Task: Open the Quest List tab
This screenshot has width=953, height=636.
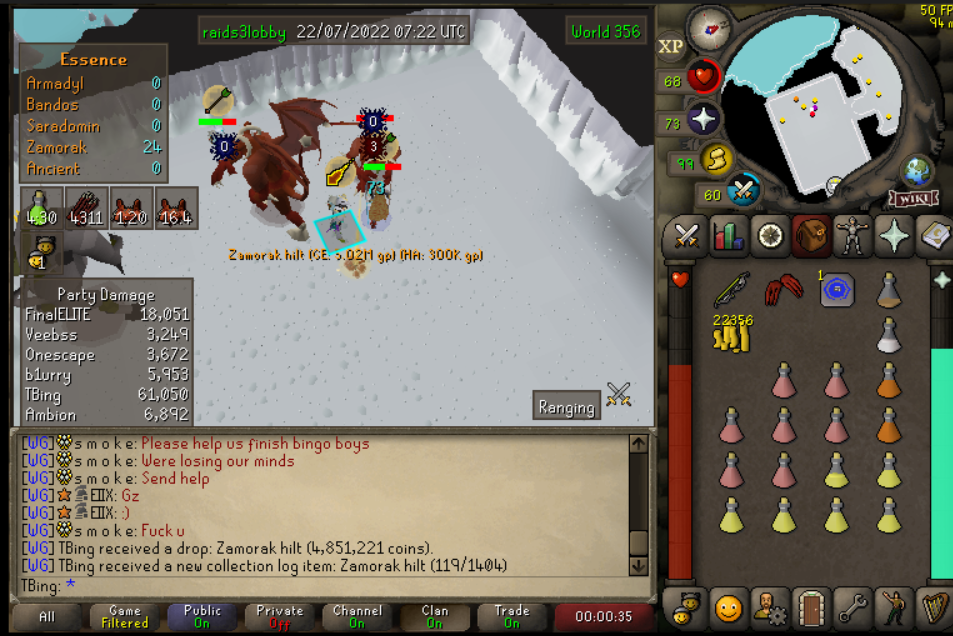Action: click(x=770, y=236)
